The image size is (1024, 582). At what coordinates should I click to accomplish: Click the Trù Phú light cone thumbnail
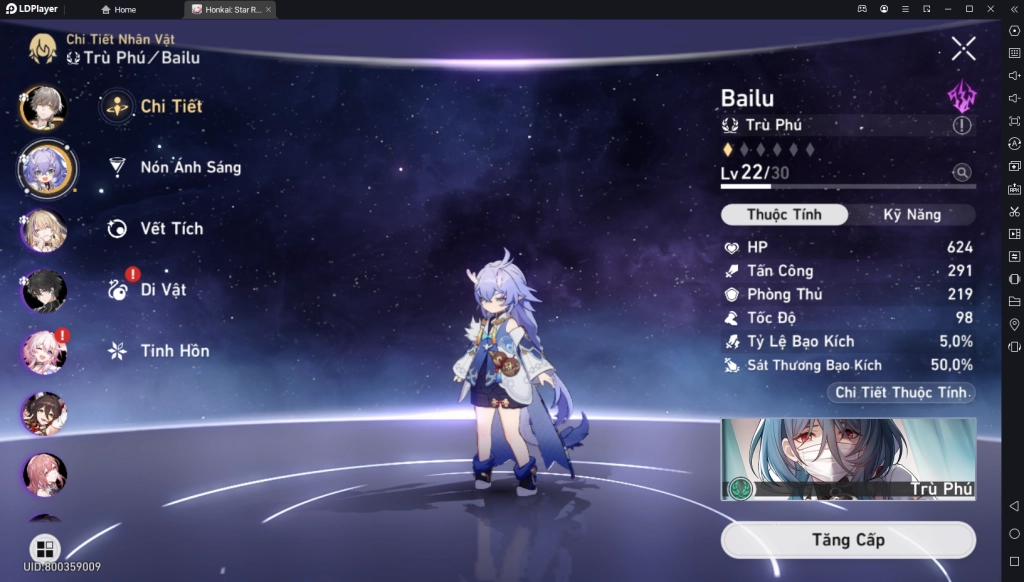click(847, 459)
